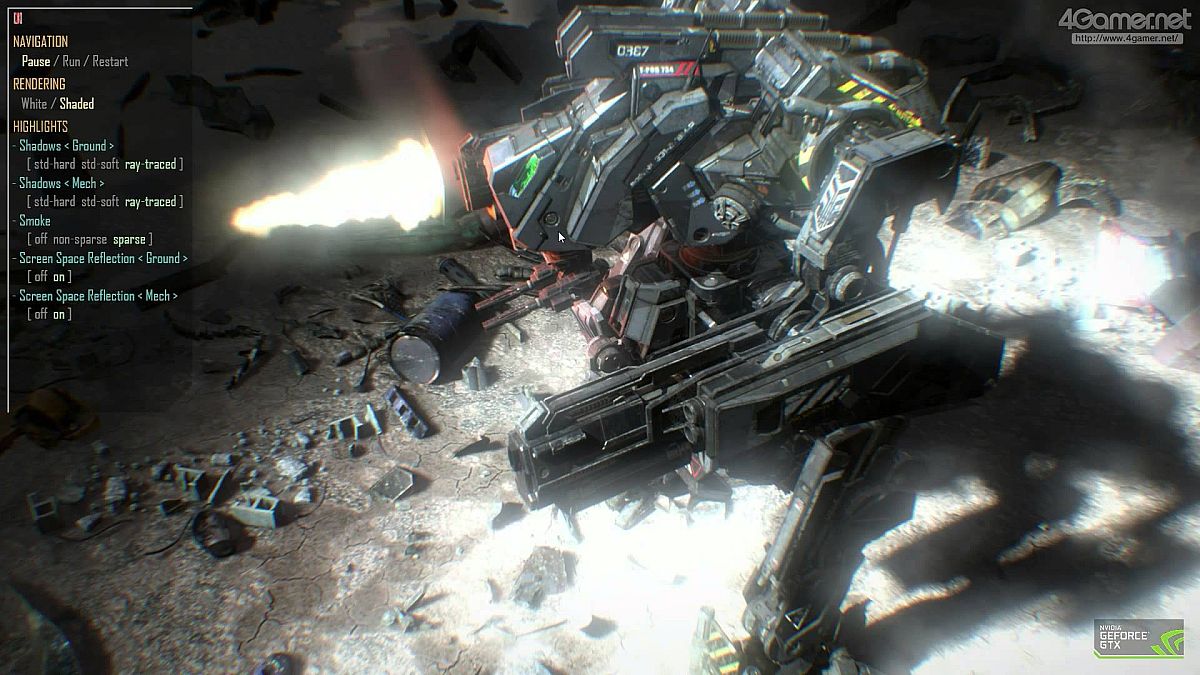Viewport: 1200px width, 675px height.
Task: Select sparse Smoke option
Action: coord(129,239)
